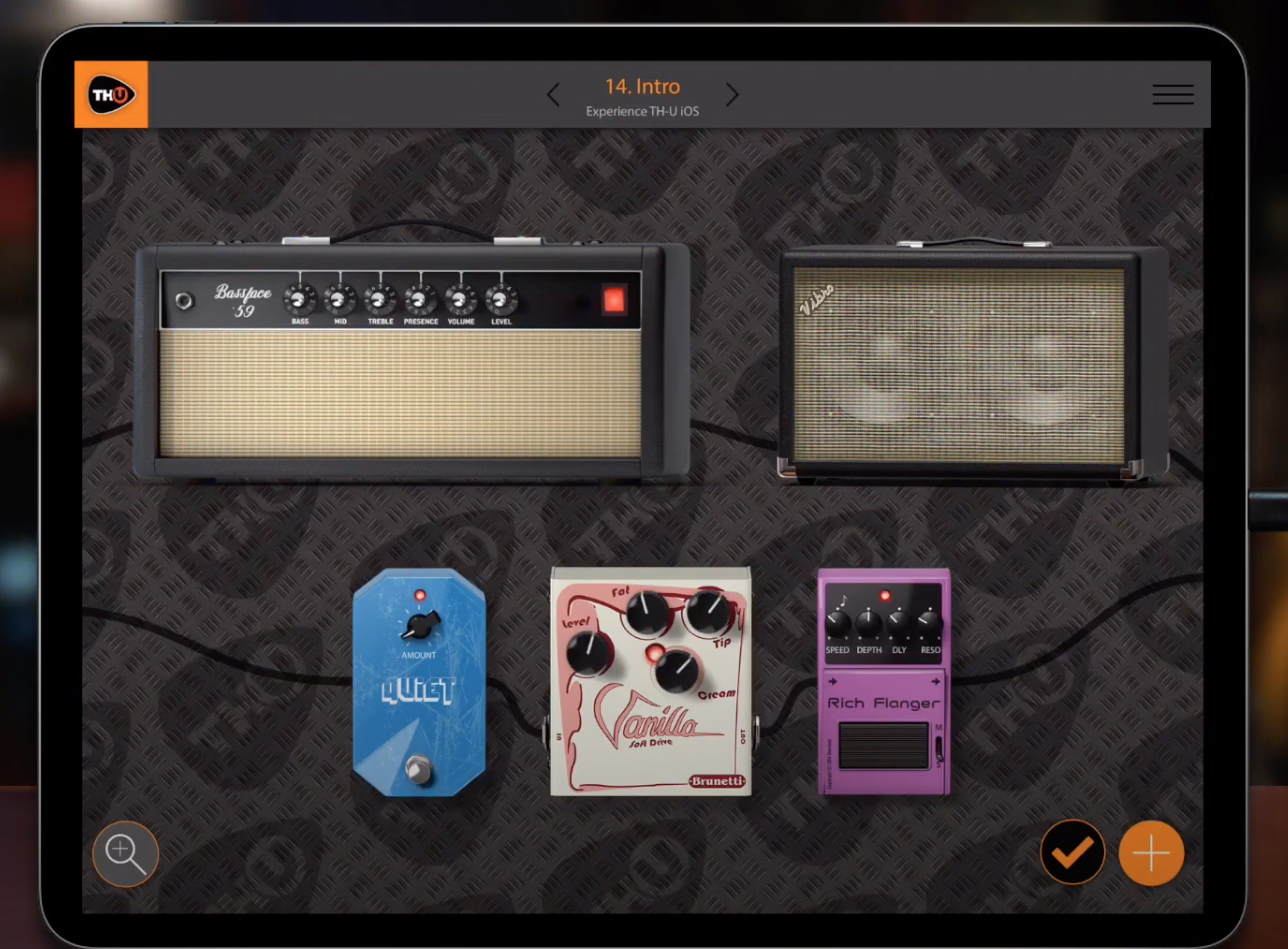
Task: Open the magnifier zoom tool
Action: (125, 853)
